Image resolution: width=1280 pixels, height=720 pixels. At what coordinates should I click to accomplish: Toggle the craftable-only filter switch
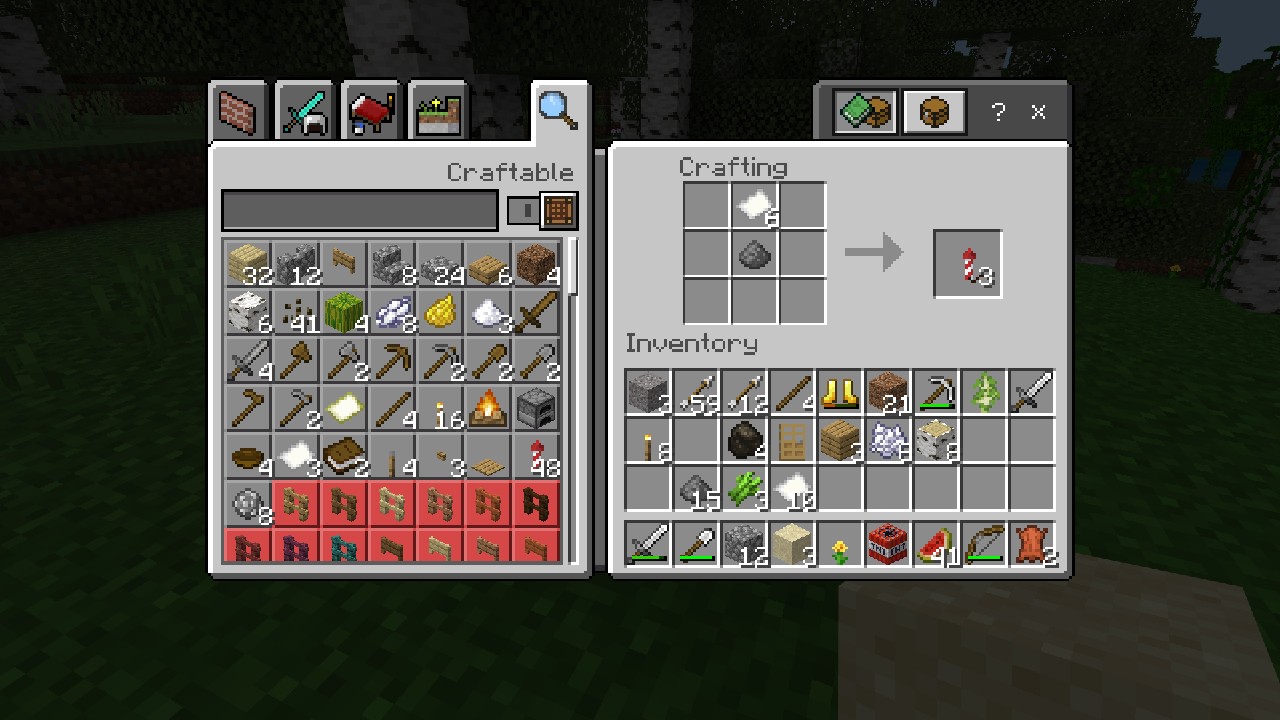pos(525,210)
